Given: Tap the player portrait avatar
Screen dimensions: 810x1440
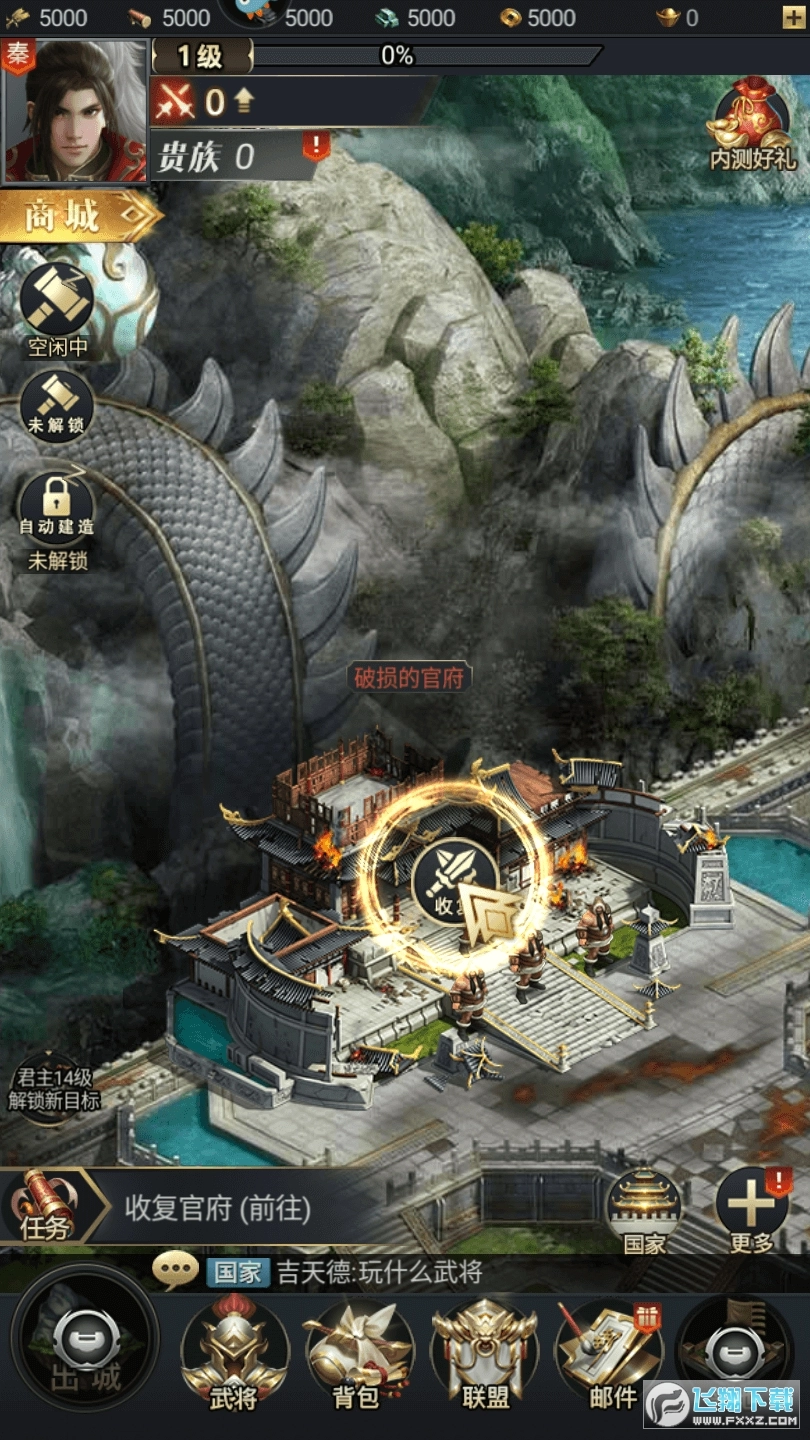Looking at the screenshot, I should [x=76, y=112].
